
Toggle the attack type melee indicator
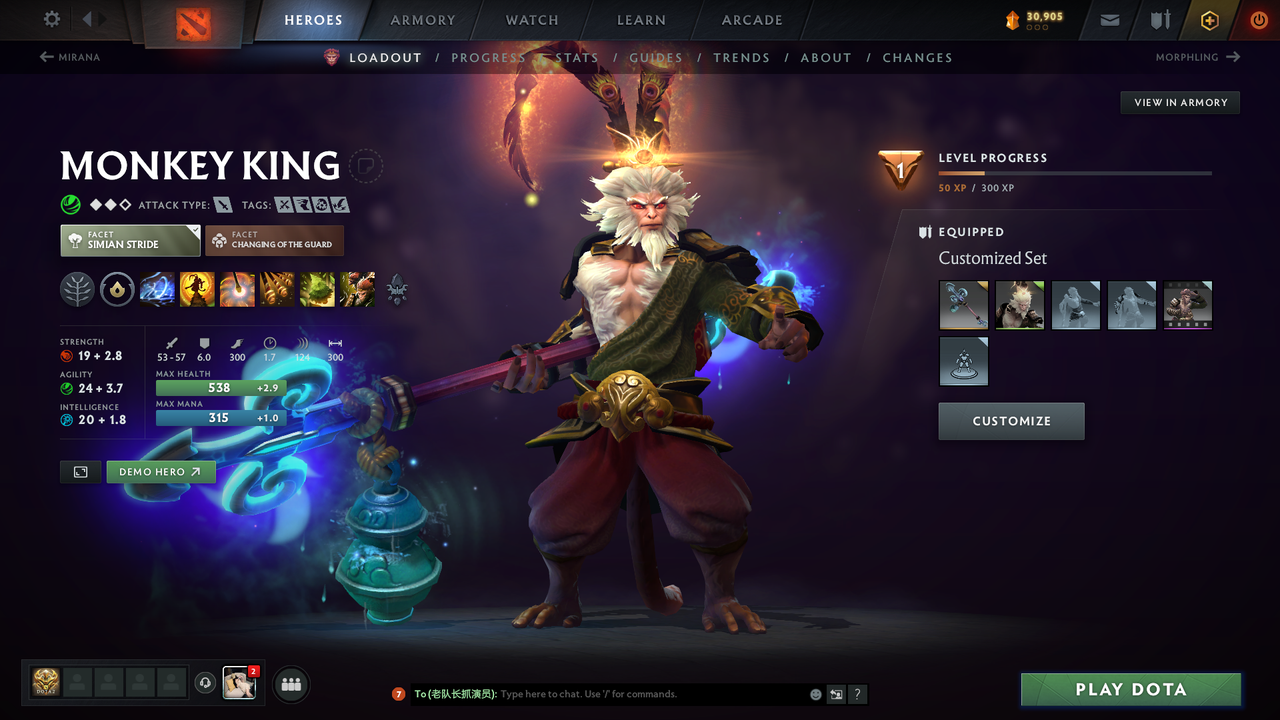pos(222,204)
